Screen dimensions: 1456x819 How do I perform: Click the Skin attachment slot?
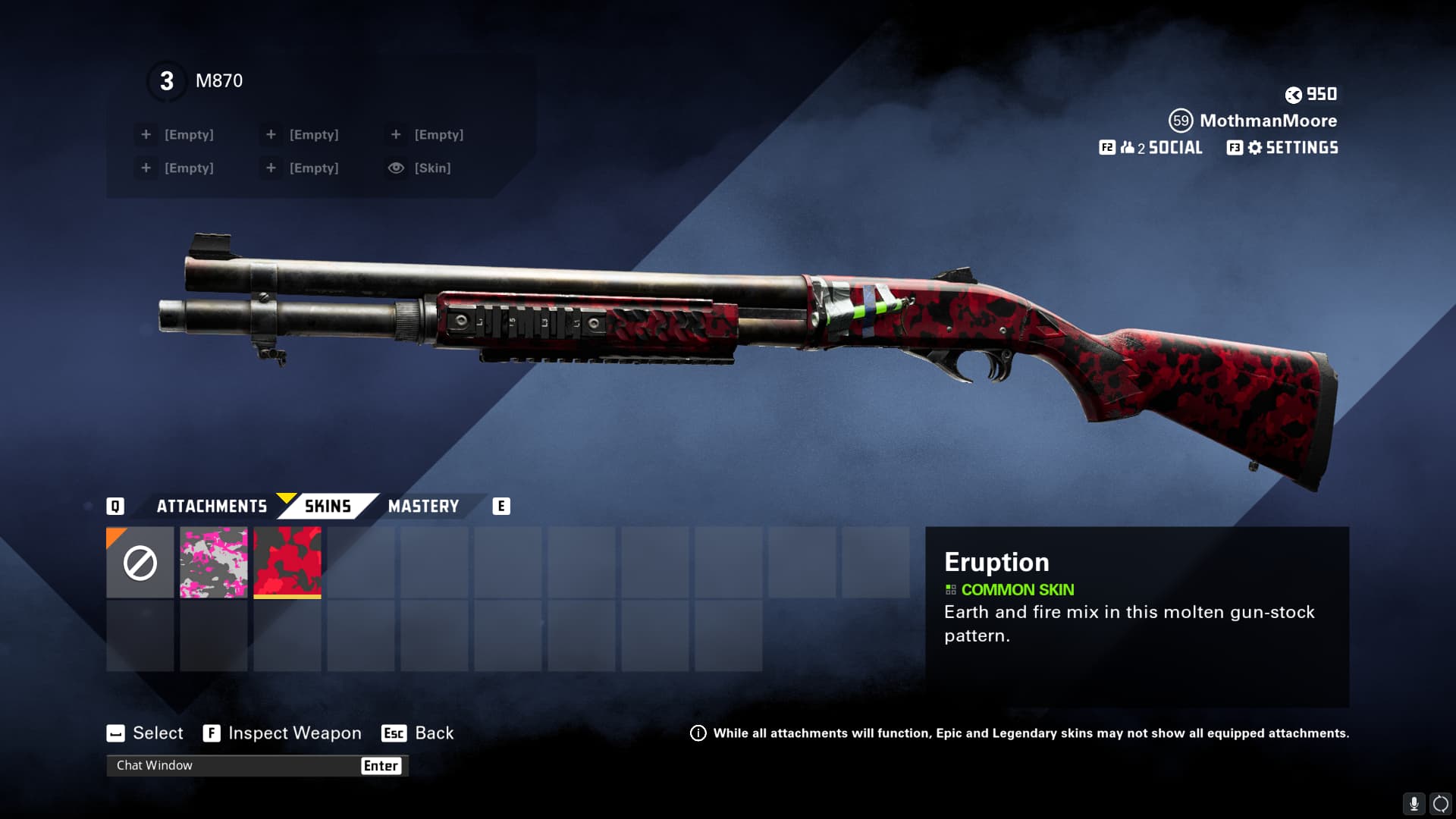(x=431, y=168)
